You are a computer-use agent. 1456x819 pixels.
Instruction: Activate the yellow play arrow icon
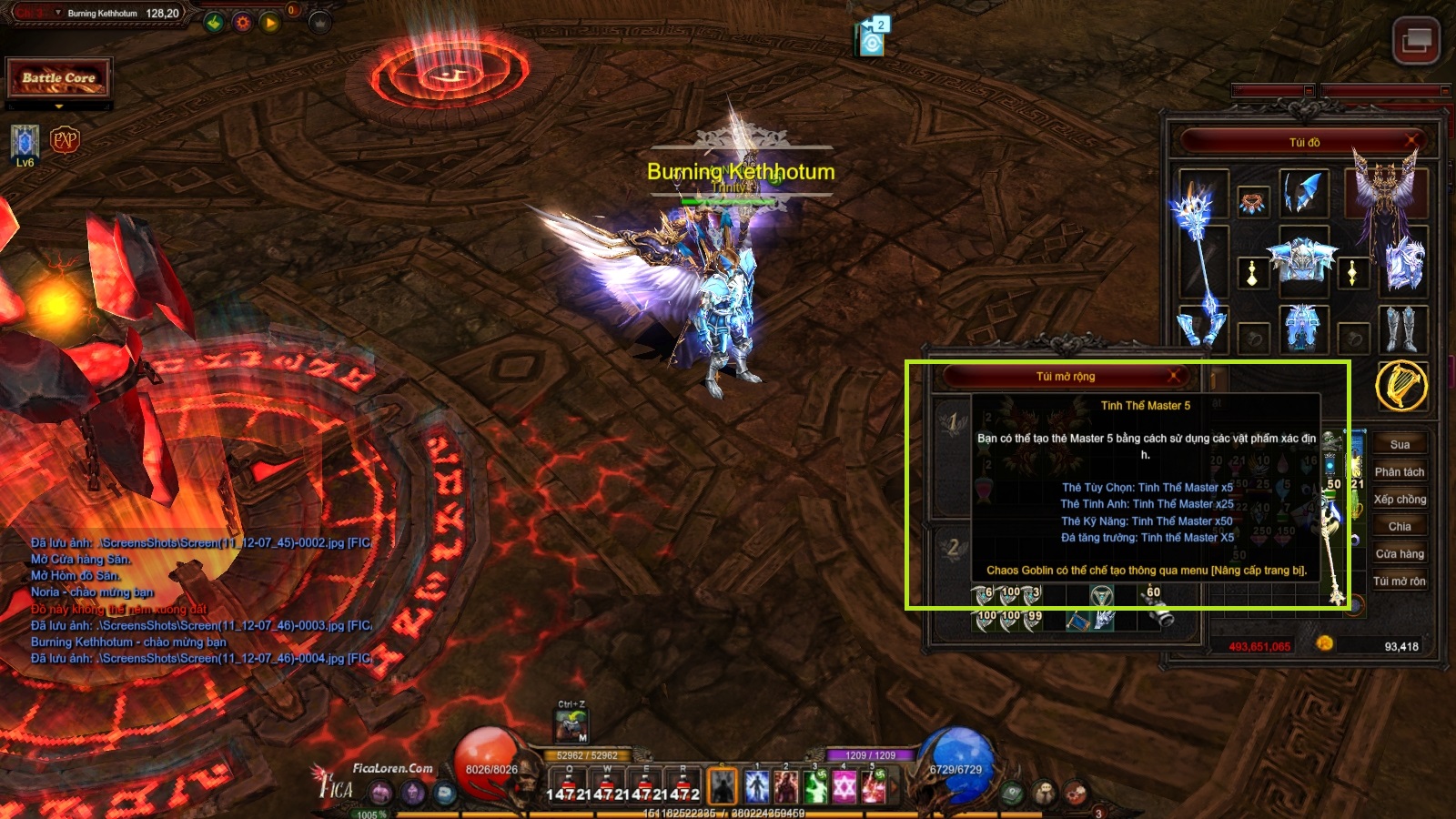[270, 23]
